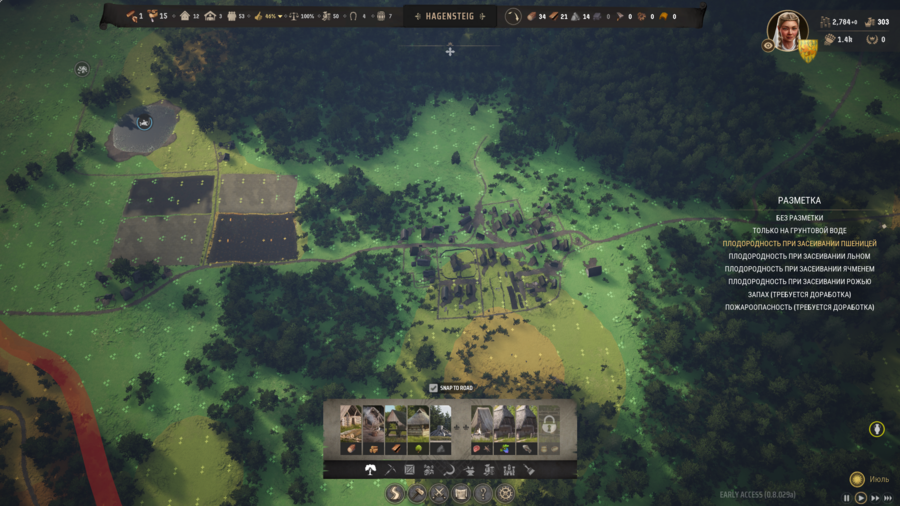Click the yellow heraldic shield emblem
Viewport: 900px width, 506px height.
point(807,50)
